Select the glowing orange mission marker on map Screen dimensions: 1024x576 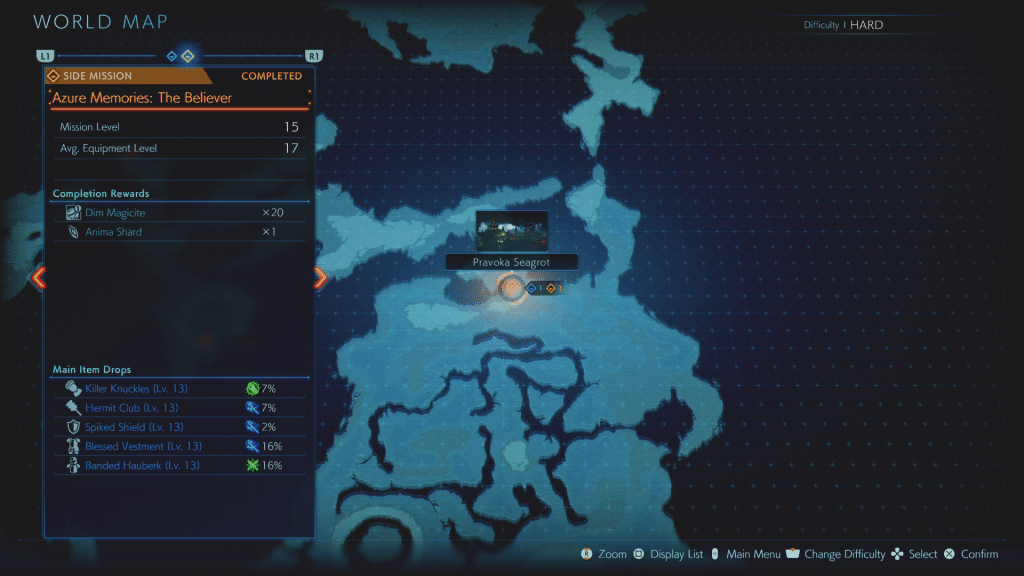511,289
